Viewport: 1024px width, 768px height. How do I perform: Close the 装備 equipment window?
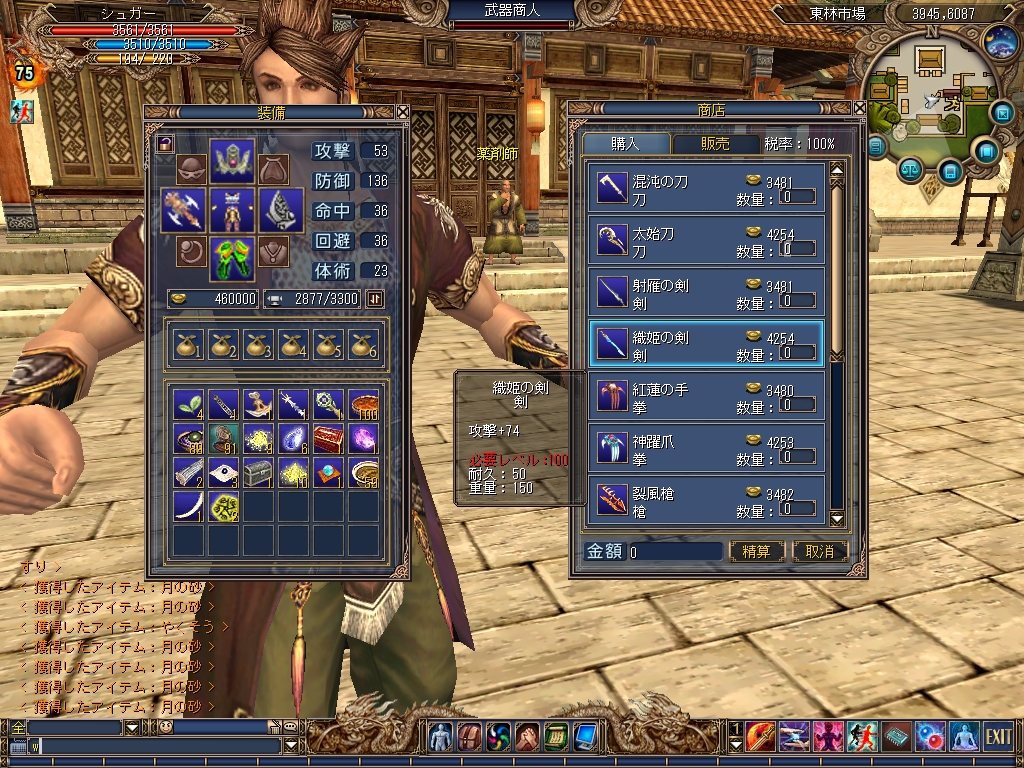click(x=402, y=112)
